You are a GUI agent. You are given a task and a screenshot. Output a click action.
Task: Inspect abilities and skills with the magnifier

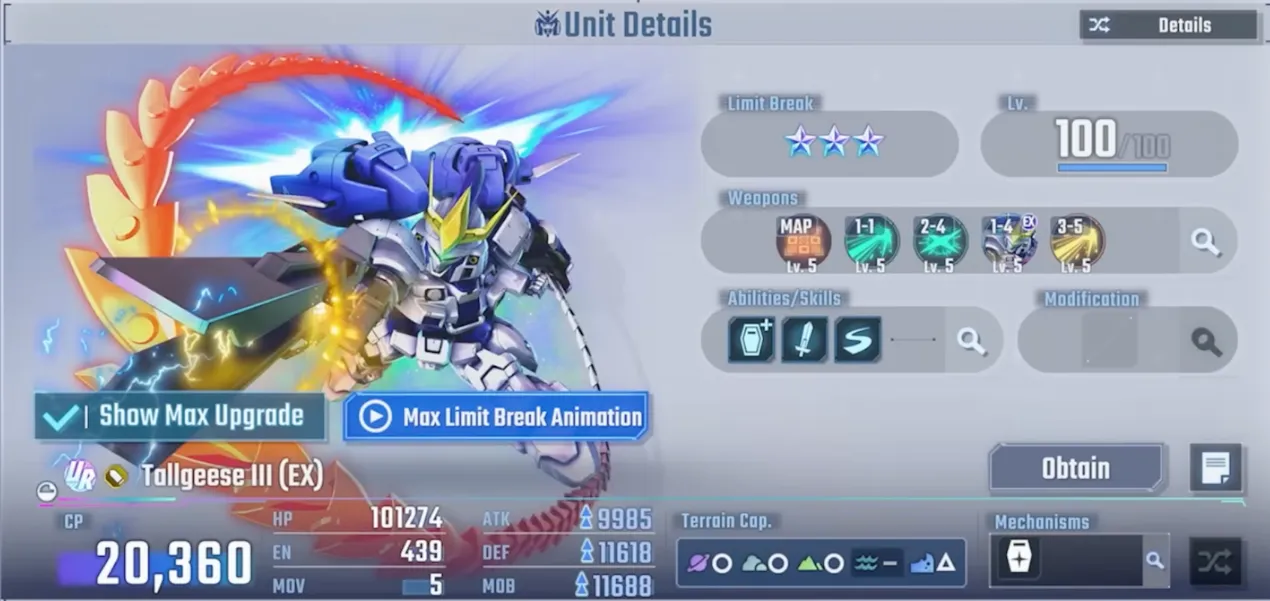point(970,340)
